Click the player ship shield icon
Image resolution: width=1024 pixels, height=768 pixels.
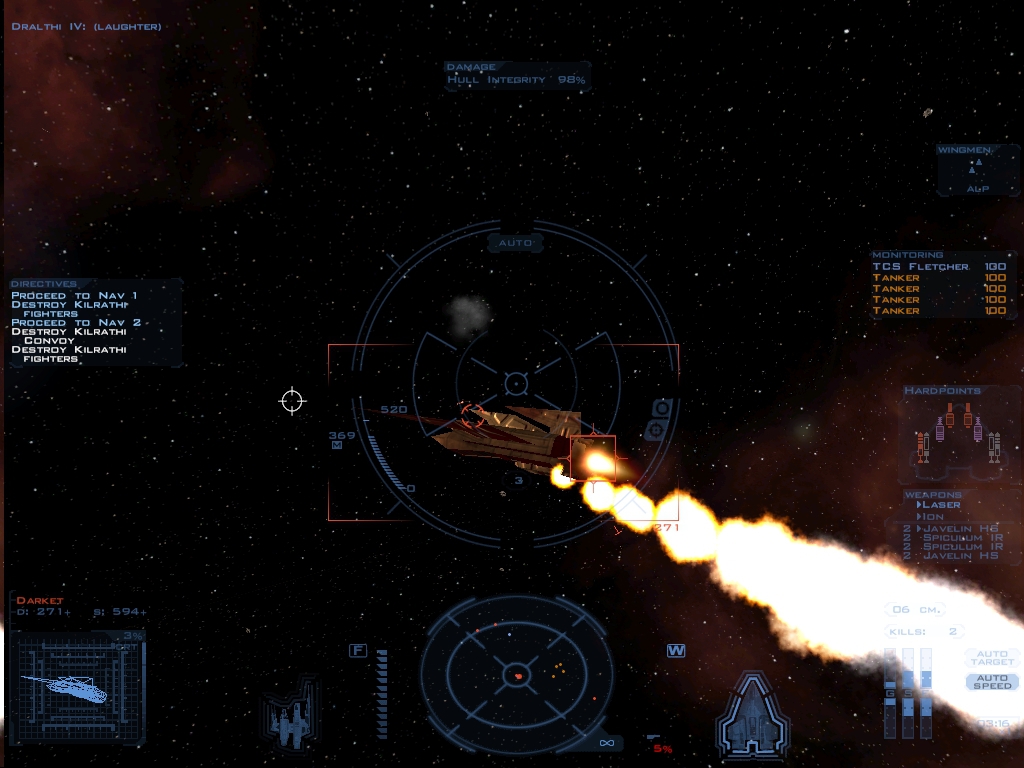tap(753, 715)
